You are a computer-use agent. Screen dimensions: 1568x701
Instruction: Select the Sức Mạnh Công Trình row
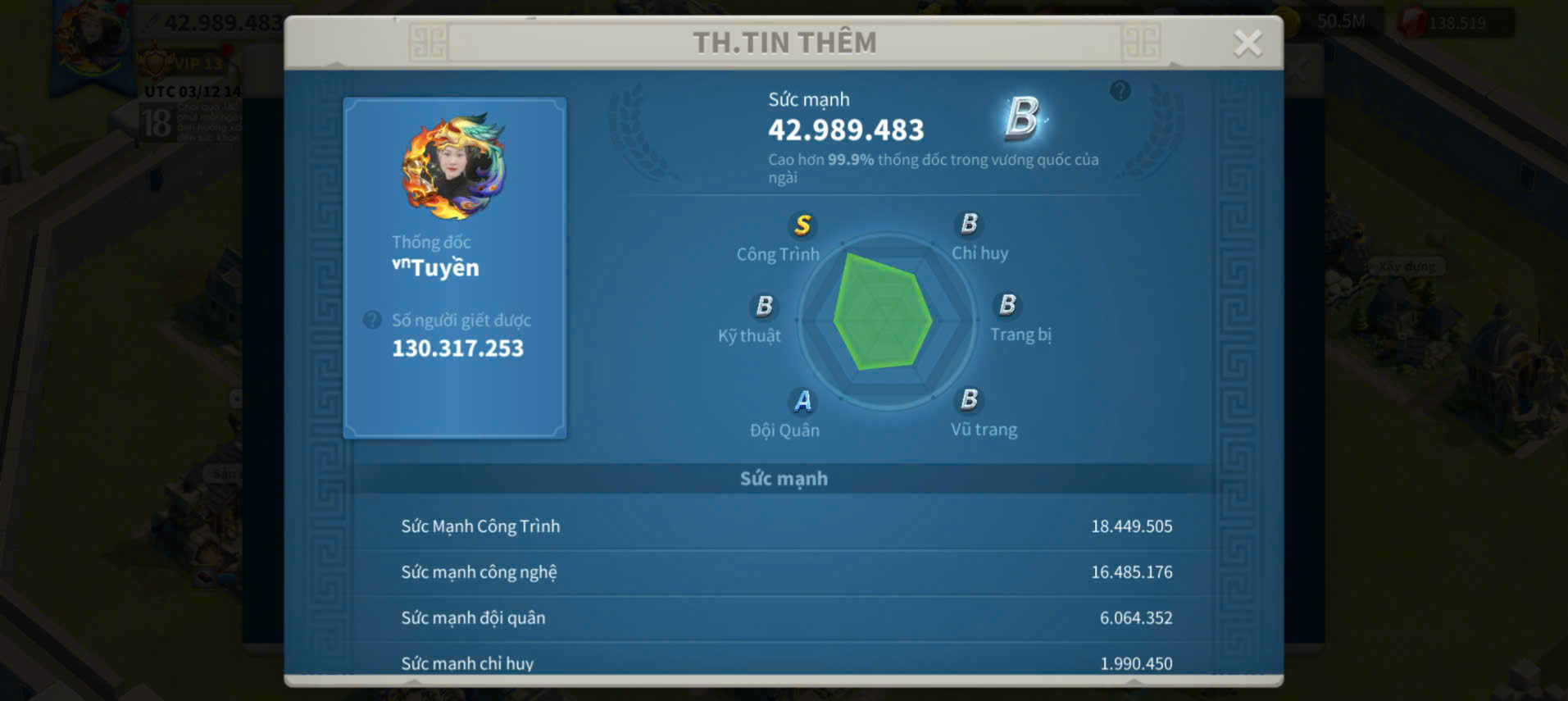785,526
